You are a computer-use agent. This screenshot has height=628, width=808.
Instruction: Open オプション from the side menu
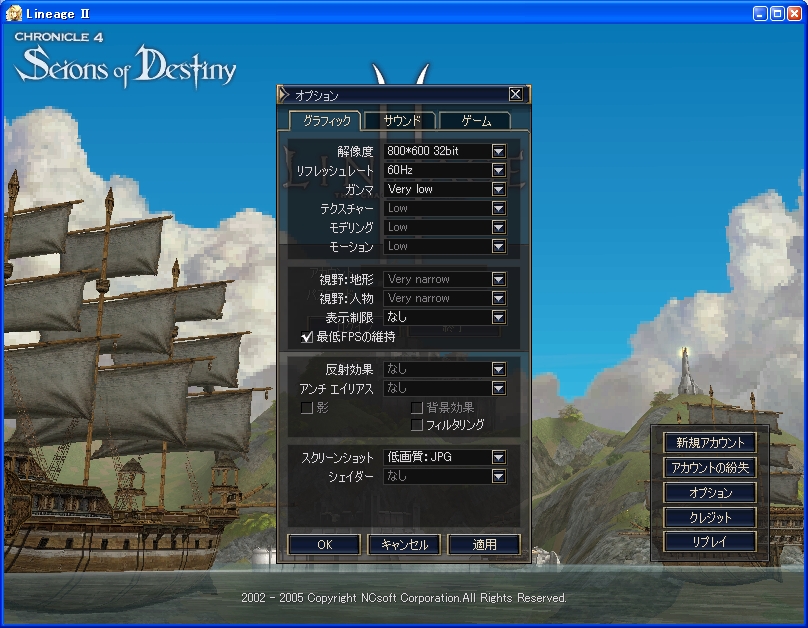[710, 492]
